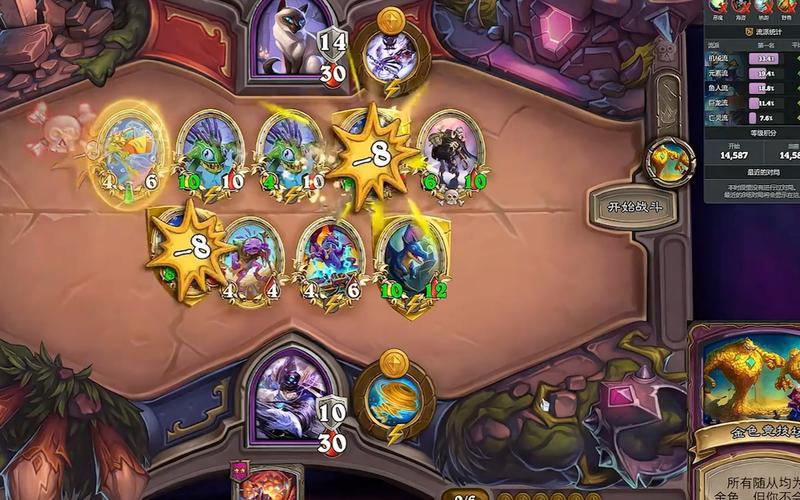Viewport: 800px width, 500px height.
Task: Click the 机械流 row in stats overlay
Action: click(748, 58)
